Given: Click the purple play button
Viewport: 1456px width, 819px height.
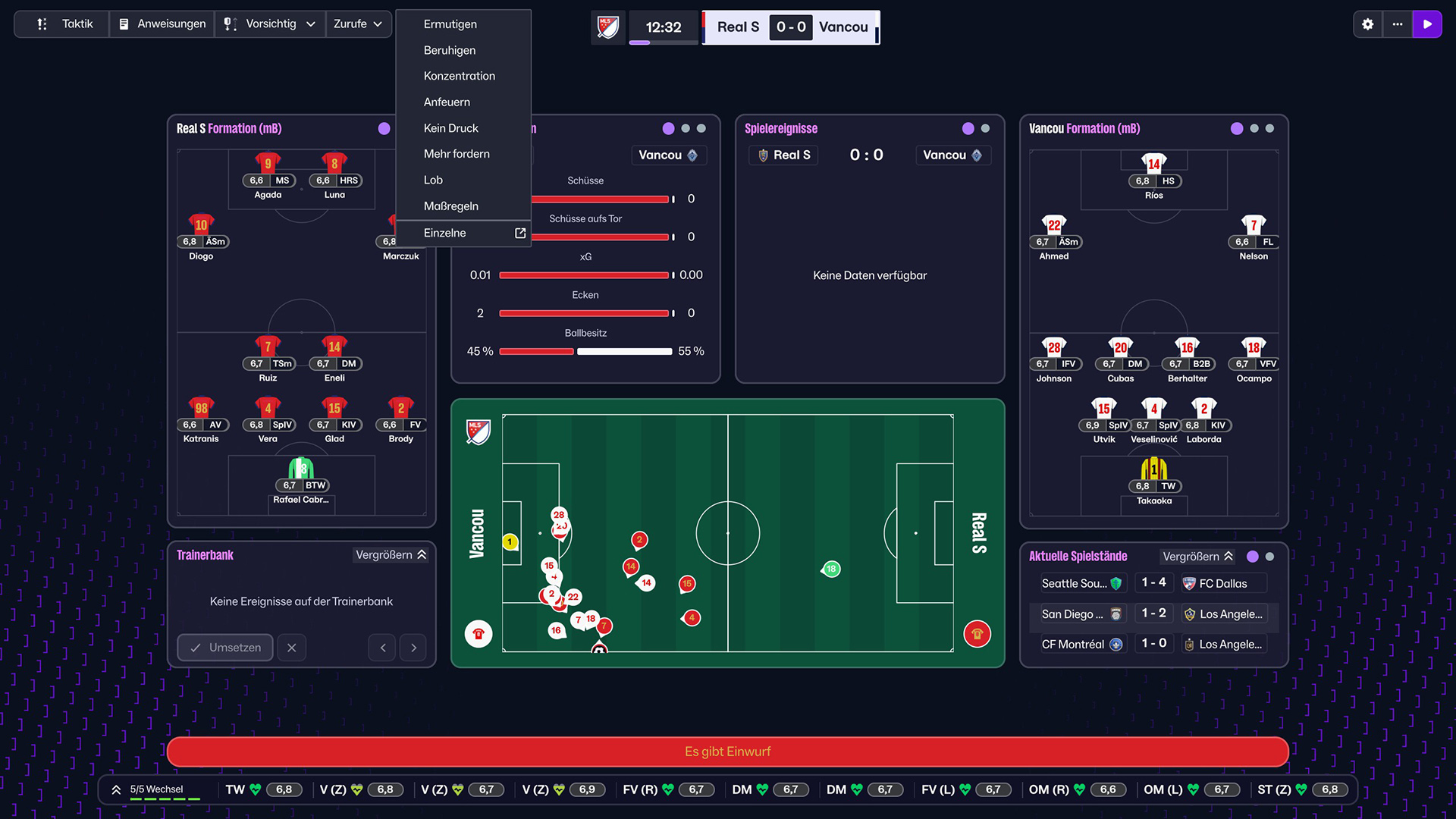Looking at the screenshot, I should pos(1427,24).
